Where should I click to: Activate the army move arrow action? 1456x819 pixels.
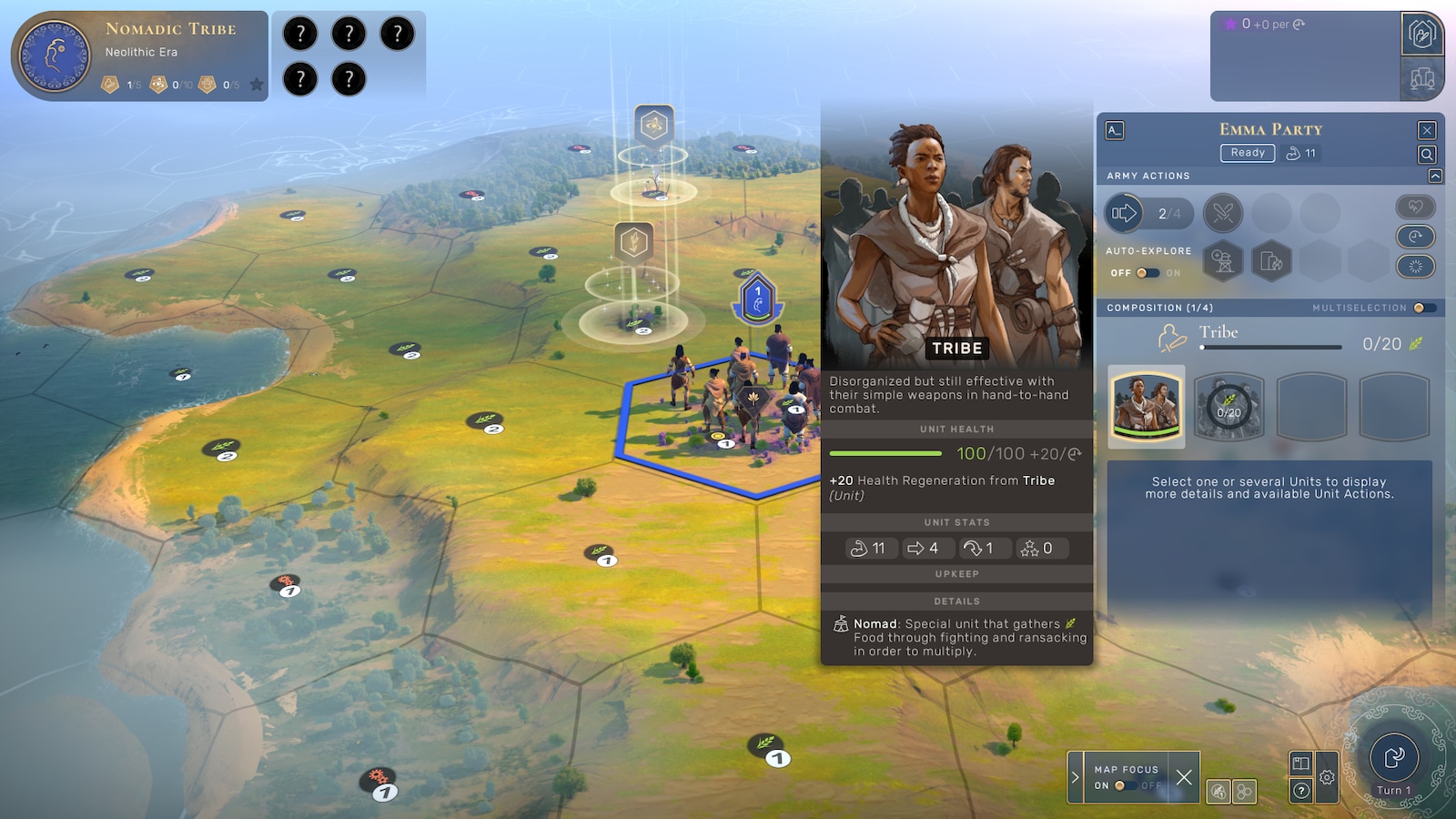(1125, 214)
